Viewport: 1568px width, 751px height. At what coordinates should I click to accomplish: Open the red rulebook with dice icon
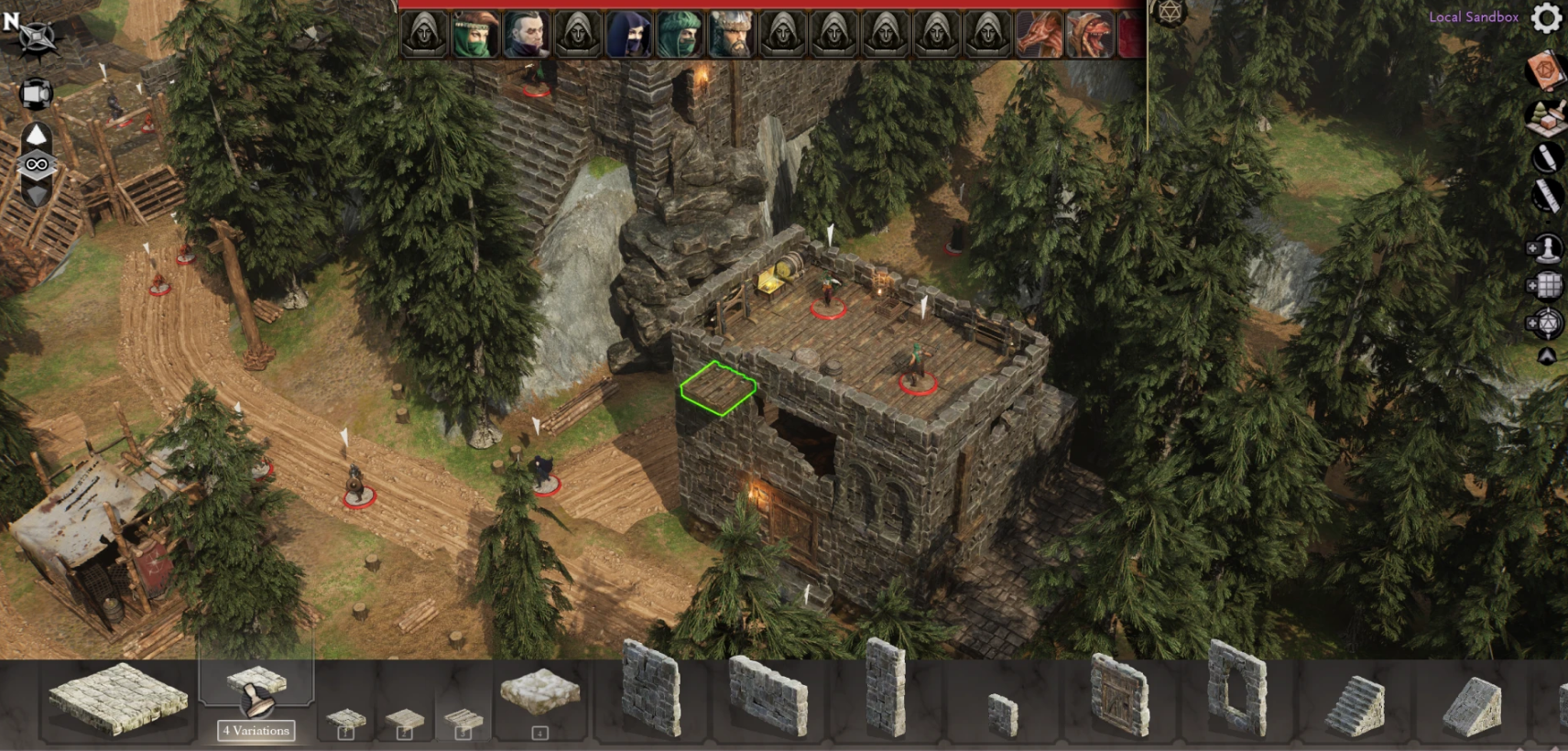1545,70
